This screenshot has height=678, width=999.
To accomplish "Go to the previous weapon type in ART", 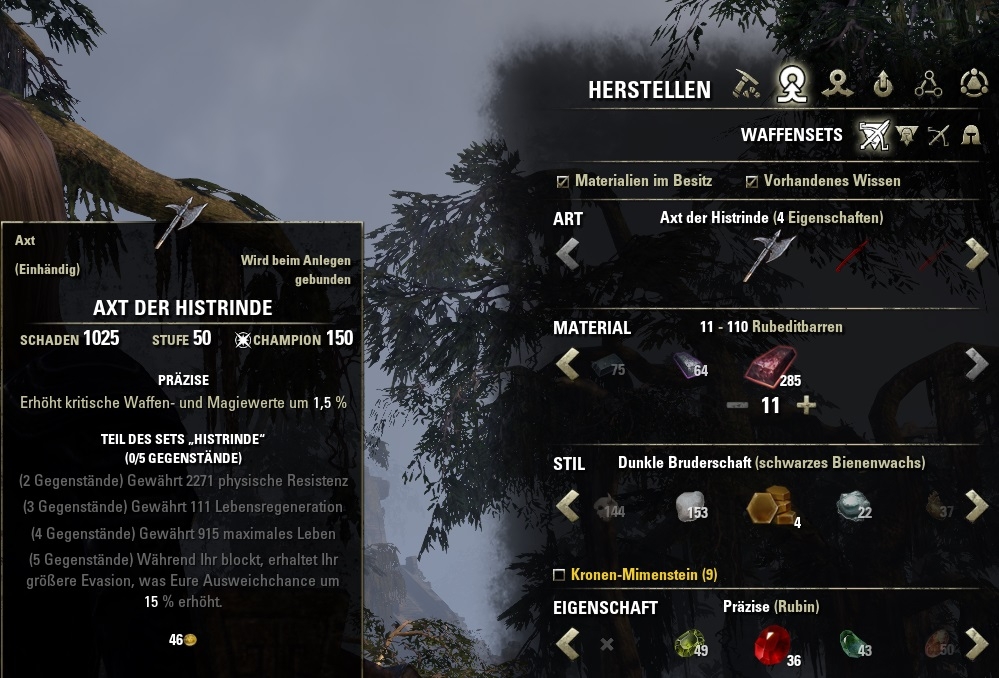I will [x=567, y=254].
